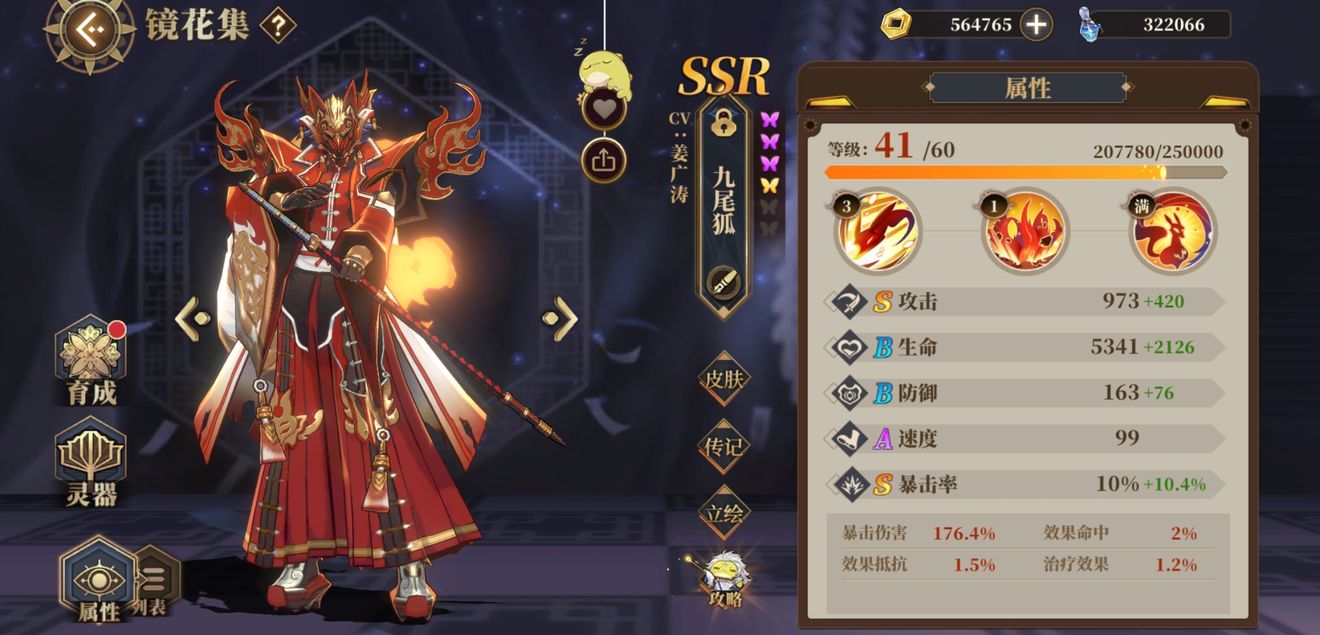1320x635 pixels.
Task: Tap the heart favorite button
Action: pos(603,106)
